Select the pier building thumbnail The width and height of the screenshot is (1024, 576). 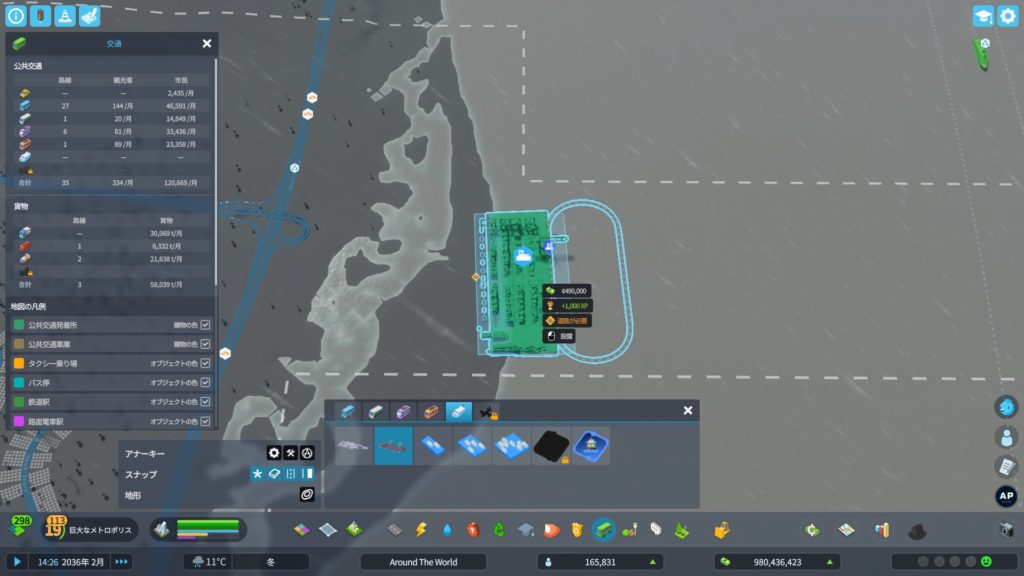tap(354, 446)
